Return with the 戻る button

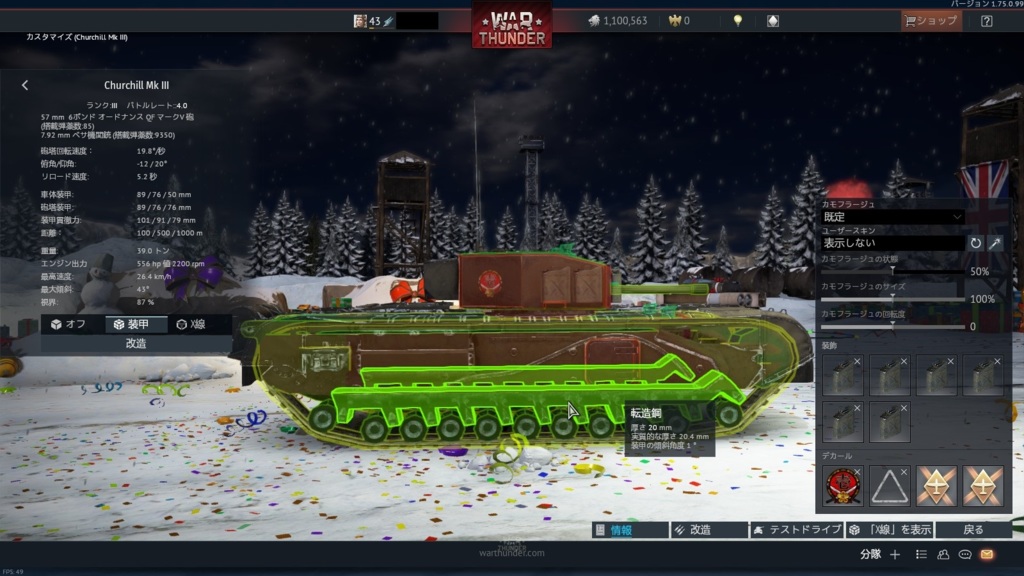(x=972, y=530)
